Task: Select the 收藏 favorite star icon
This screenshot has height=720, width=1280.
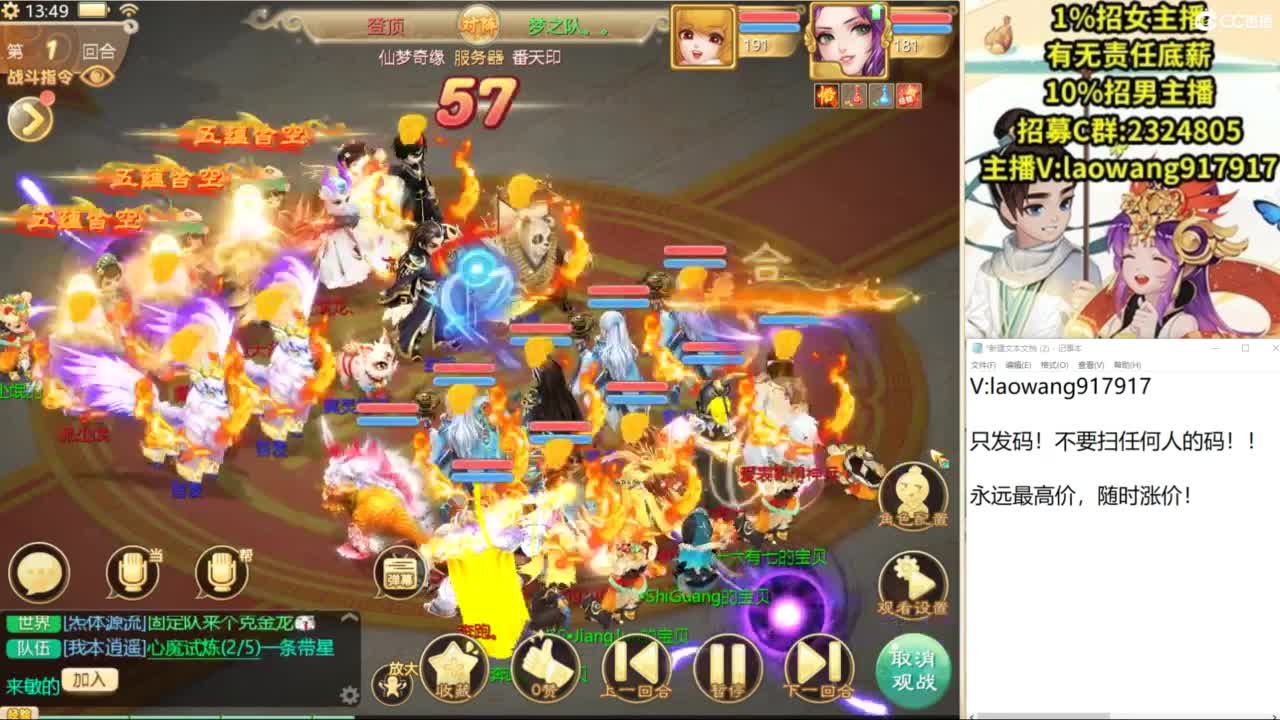Action: point(452,668)
